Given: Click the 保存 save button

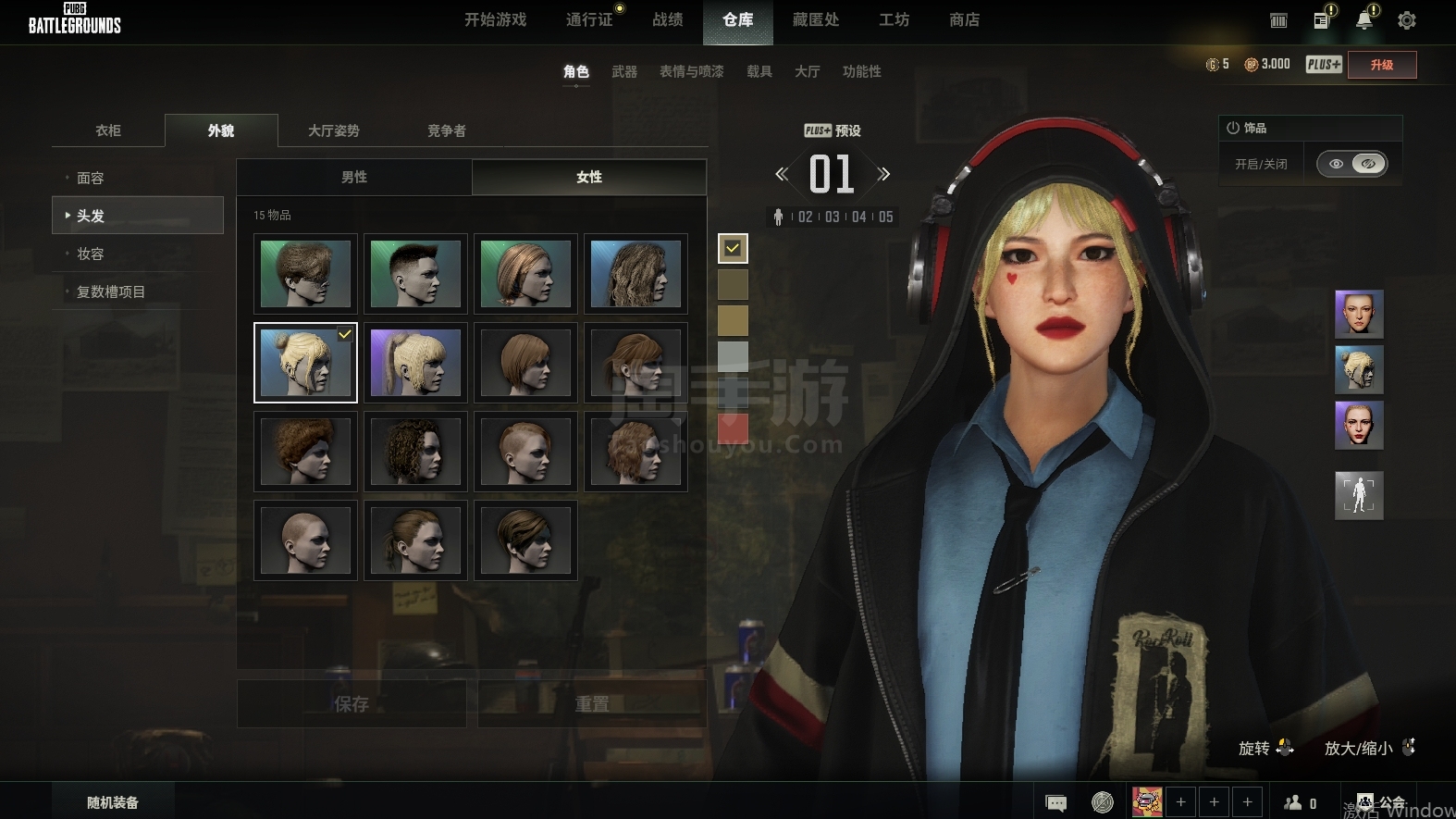Looking at the screenshot, I should (x=352, y=704).
